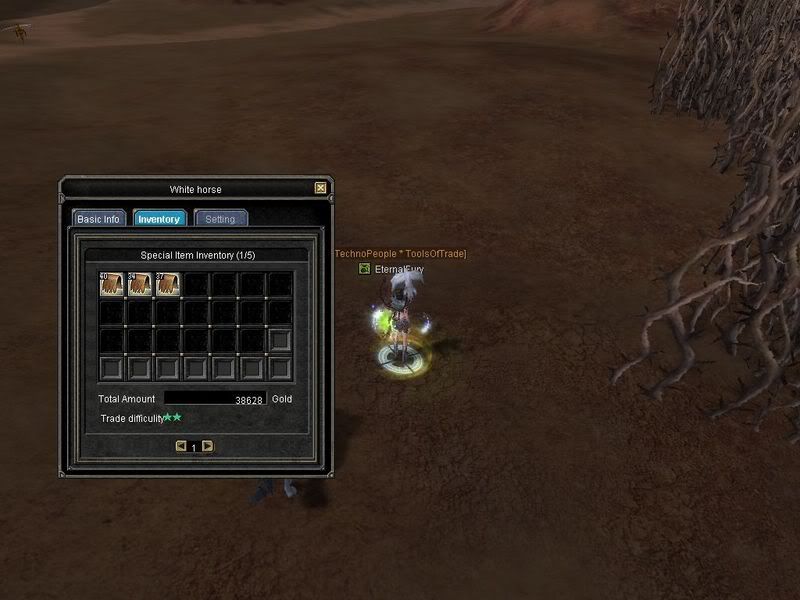Switch to the Basic Info tab
The height and width of the screenshot is (600, 800).
coord(98,219)
